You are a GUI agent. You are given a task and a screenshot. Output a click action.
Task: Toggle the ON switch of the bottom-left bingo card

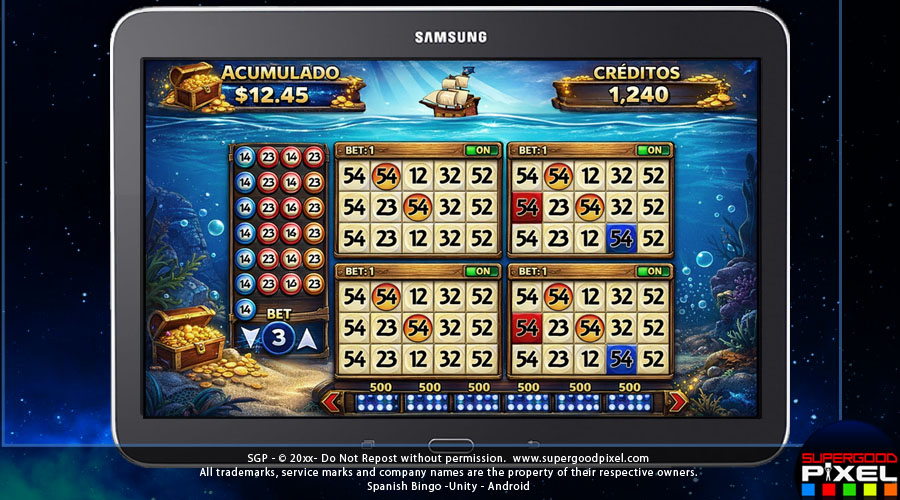[481, 271]
